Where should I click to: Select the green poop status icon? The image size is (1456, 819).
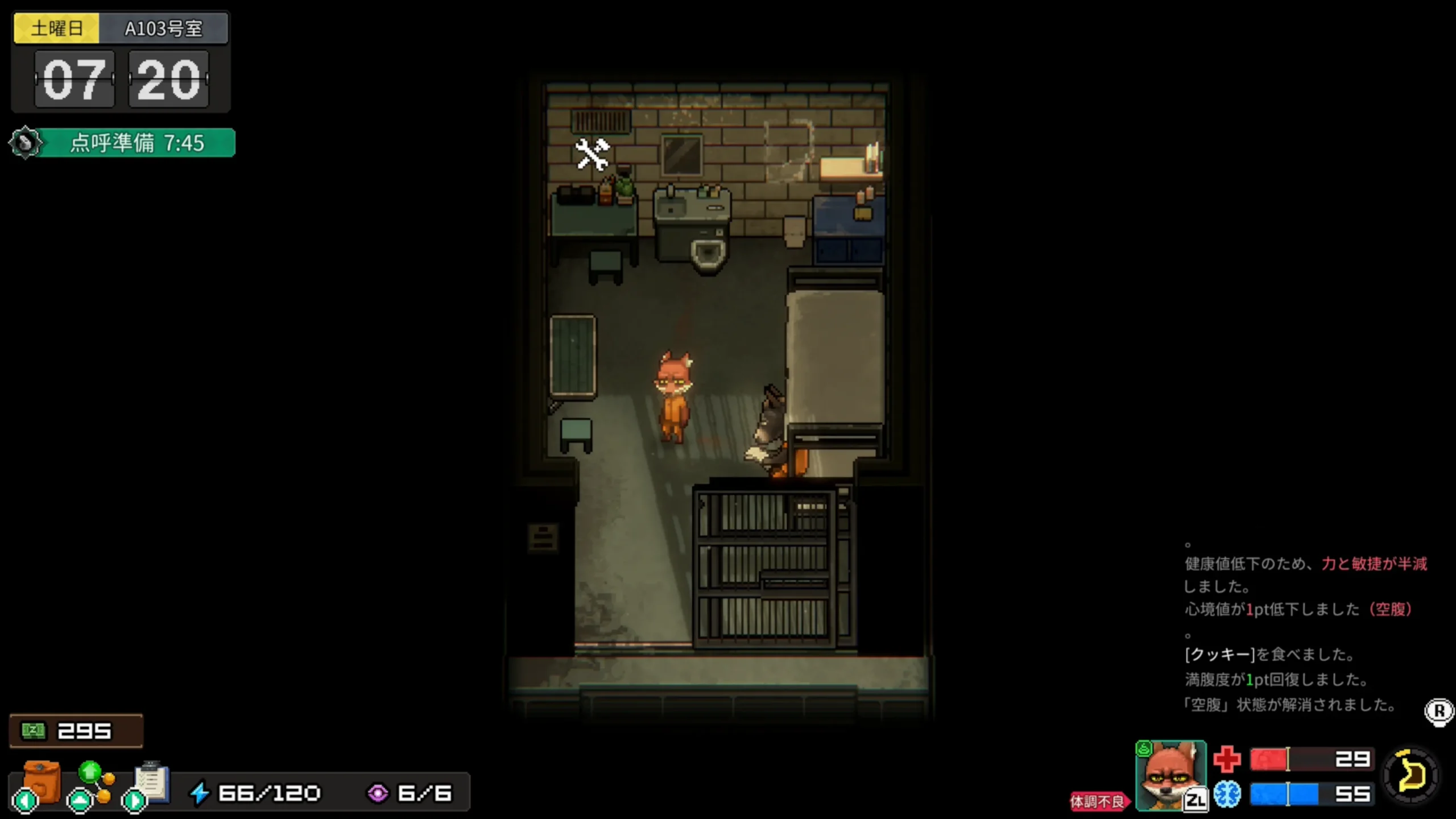(x=1143, y=749)
